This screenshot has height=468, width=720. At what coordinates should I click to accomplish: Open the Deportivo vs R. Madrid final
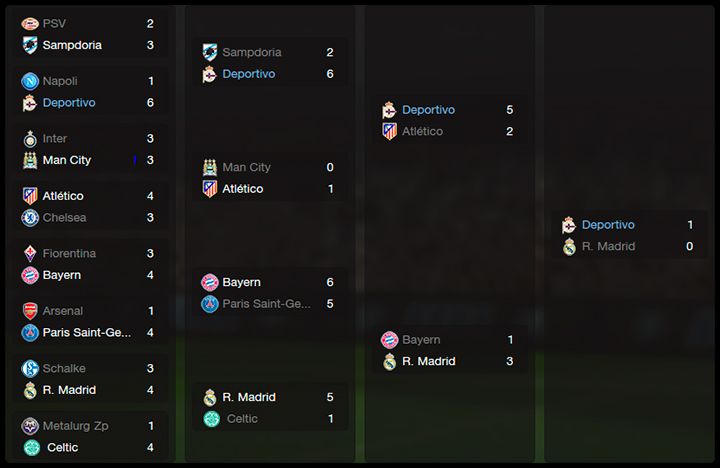tap(628, 236)
